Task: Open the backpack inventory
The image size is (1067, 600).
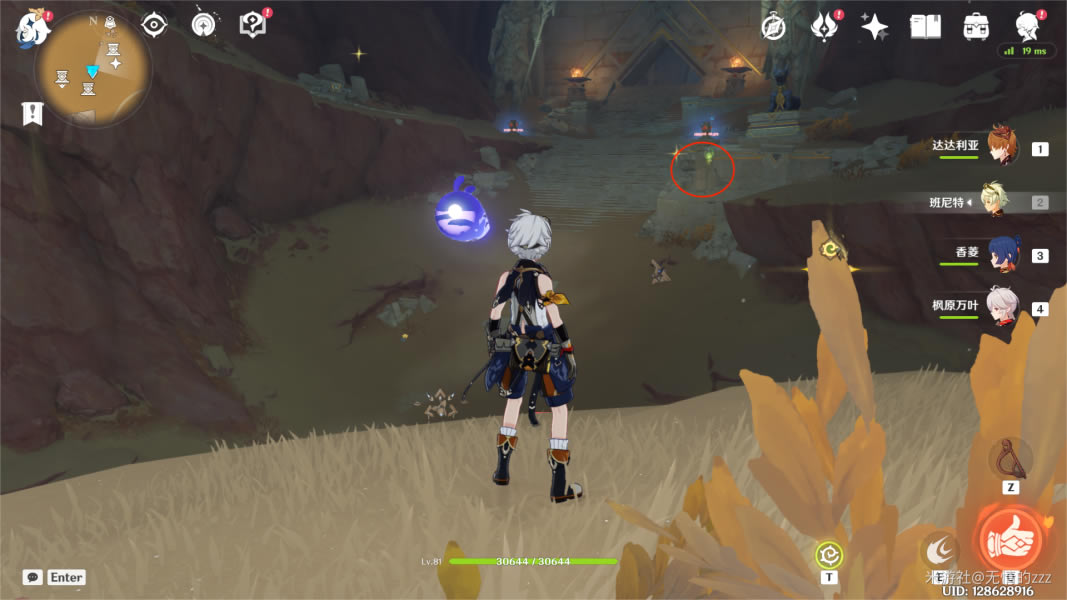Action: tap(977, 27)
